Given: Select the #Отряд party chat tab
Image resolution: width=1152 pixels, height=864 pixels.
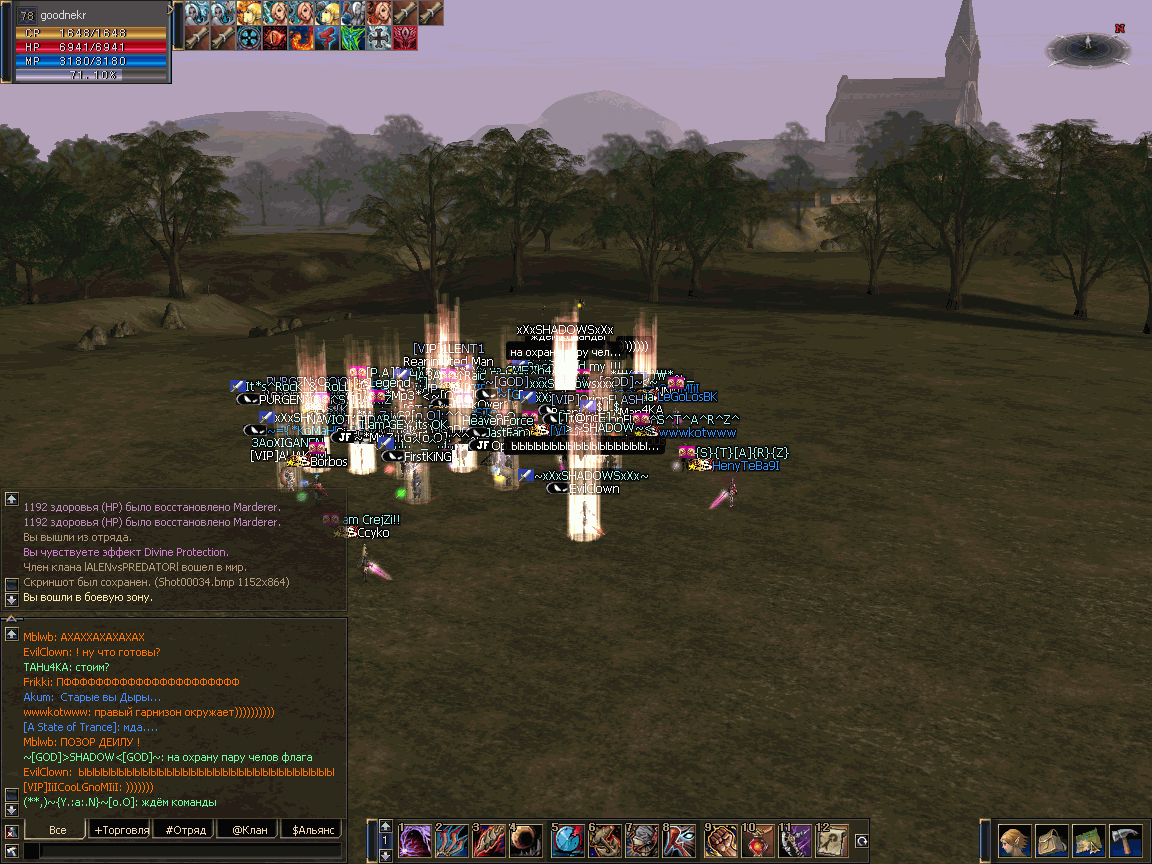Looking at the screenshot, I should [186, 830].
